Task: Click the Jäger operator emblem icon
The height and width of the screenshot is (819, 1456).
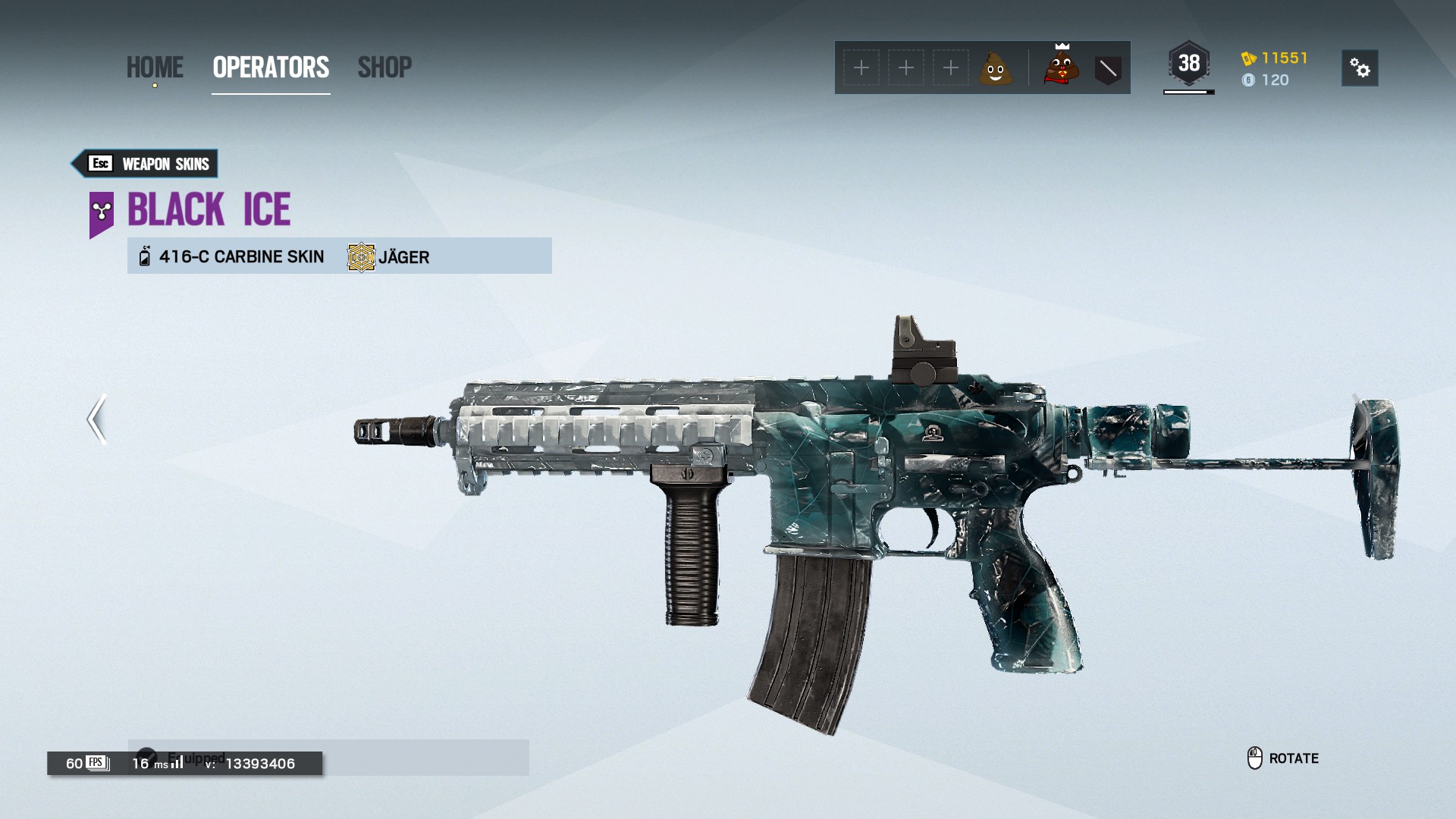Action: pos(359,256)
